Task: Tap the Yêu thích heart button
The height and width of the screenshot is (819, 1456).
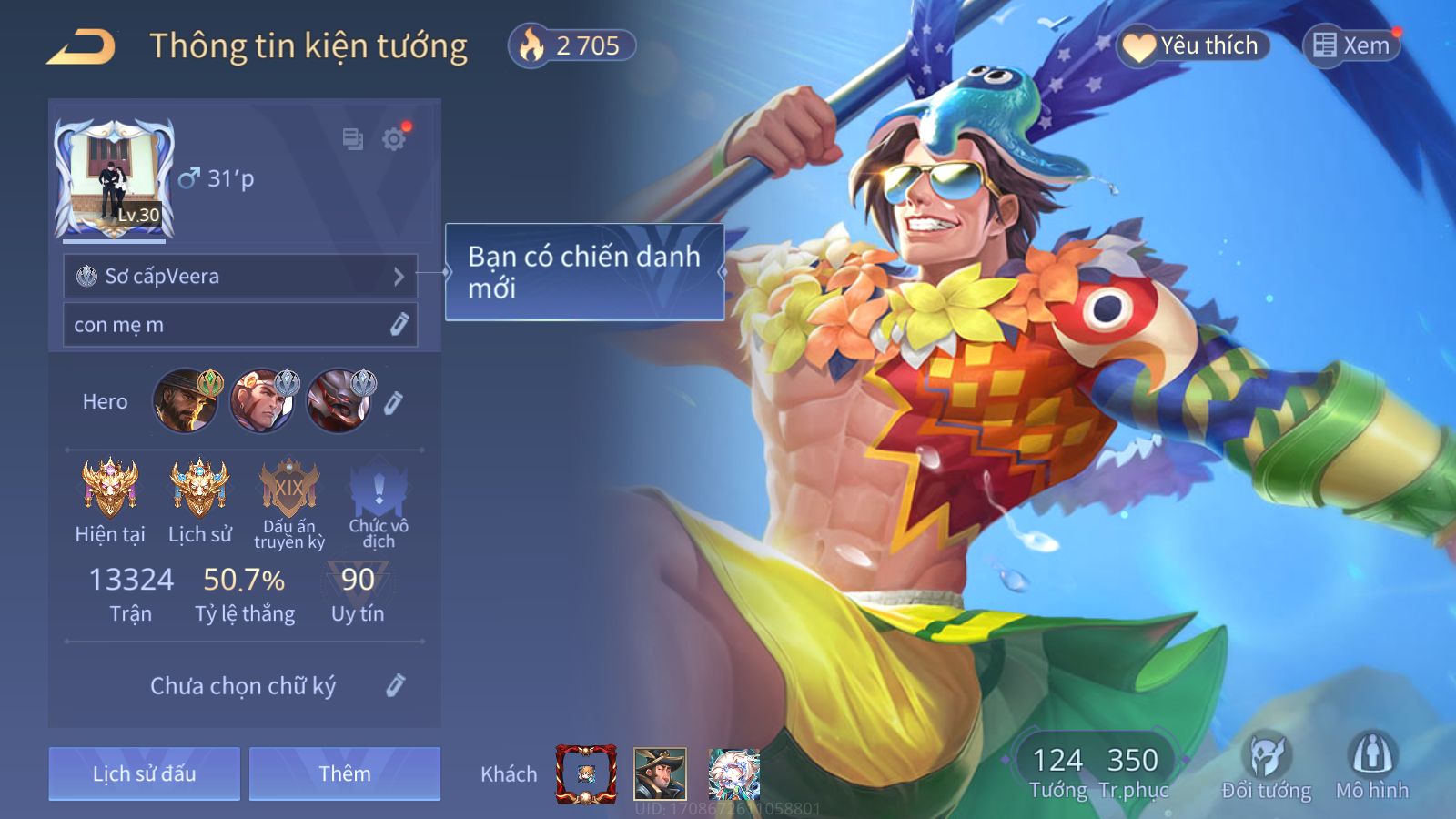Action: coord(1192,45)
